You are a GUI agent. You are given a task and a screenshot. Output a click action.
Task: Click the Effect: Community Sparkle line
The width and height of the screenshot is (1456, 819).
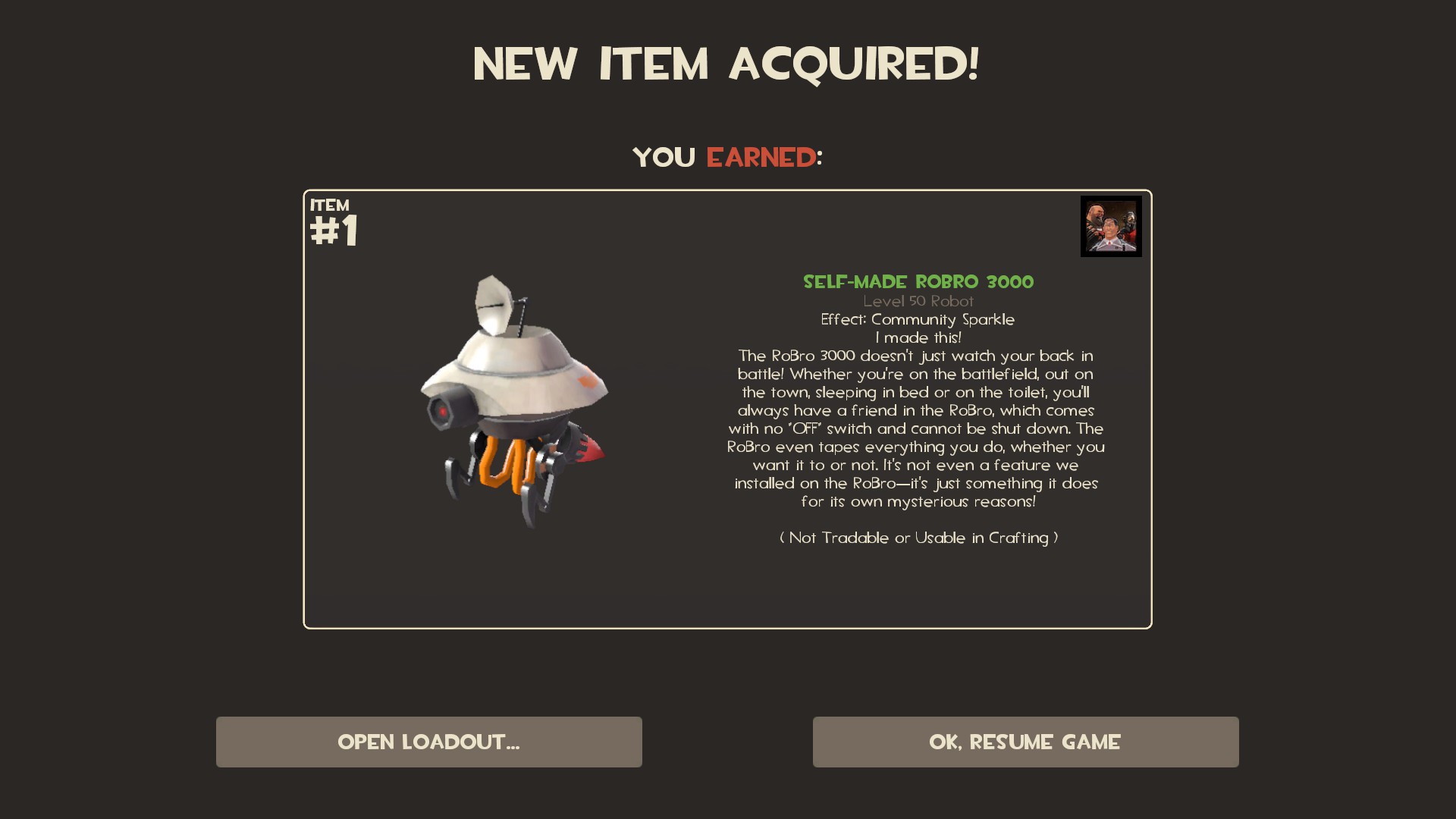click(x=918, y=319)
